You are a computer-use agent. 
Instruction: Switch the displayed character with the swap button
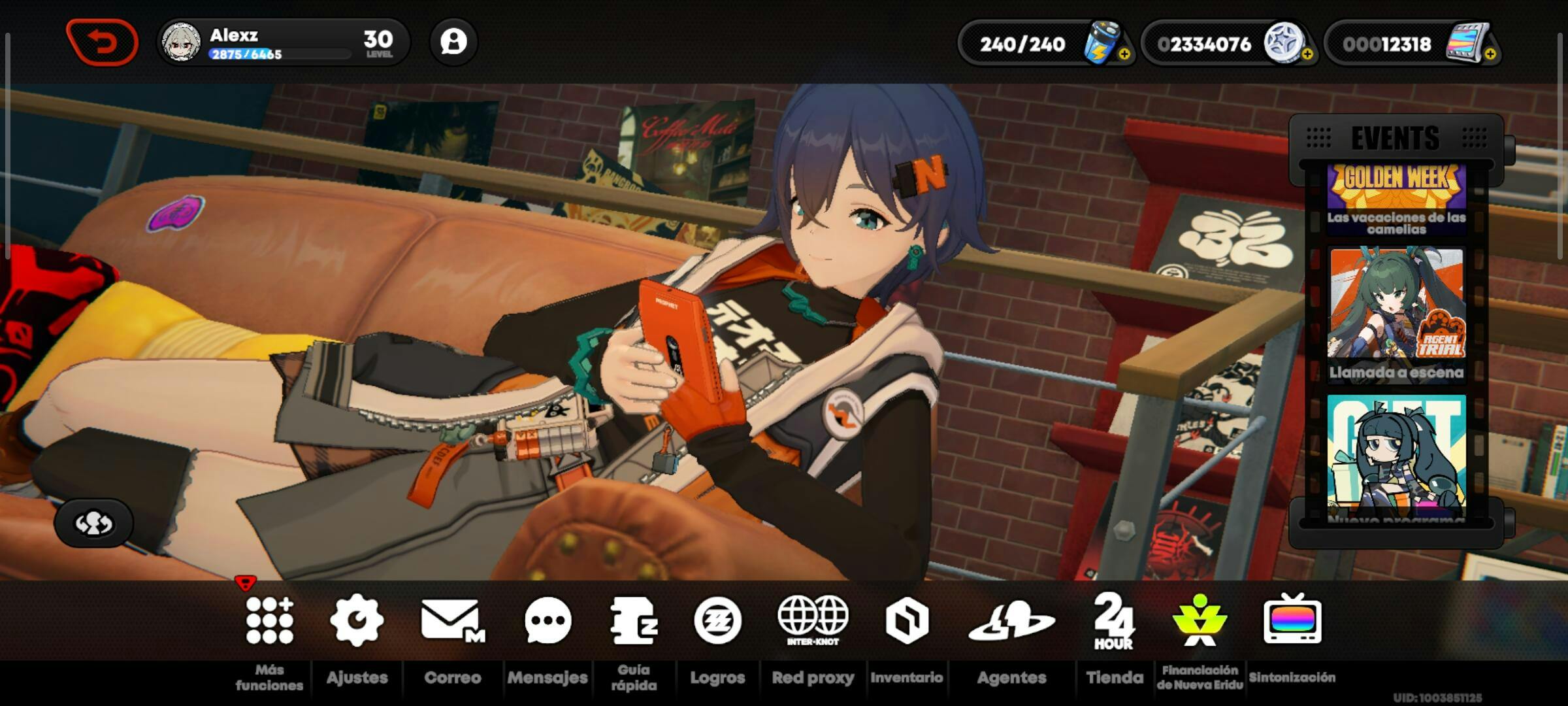click(93, 522)
